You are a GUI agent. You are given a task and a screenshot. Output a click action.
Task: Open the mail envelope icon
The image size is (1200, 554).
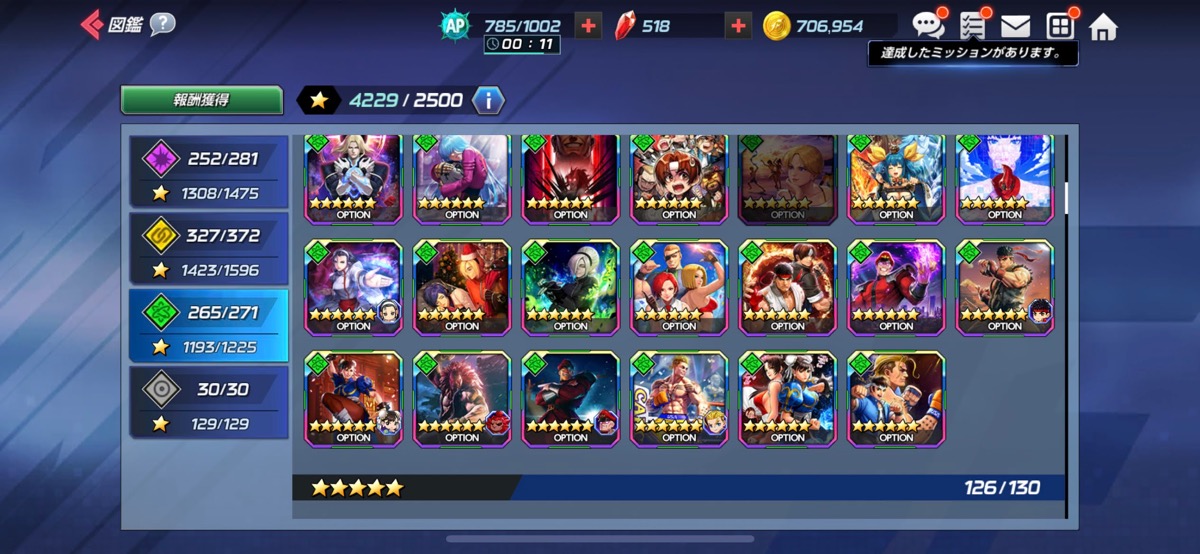point(1016,26)
